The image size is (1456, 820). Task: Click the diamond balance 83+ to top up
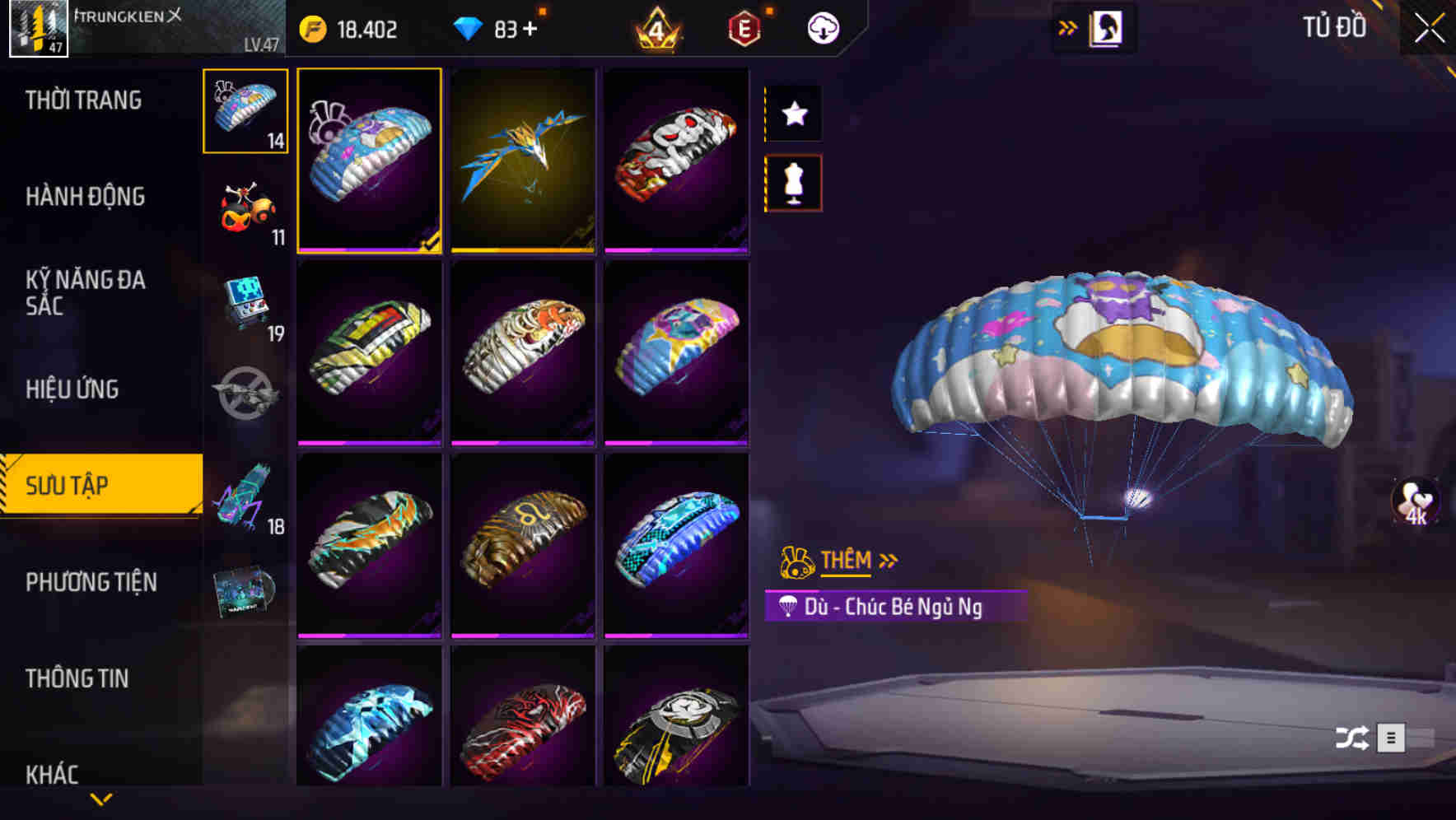point(506,27)
